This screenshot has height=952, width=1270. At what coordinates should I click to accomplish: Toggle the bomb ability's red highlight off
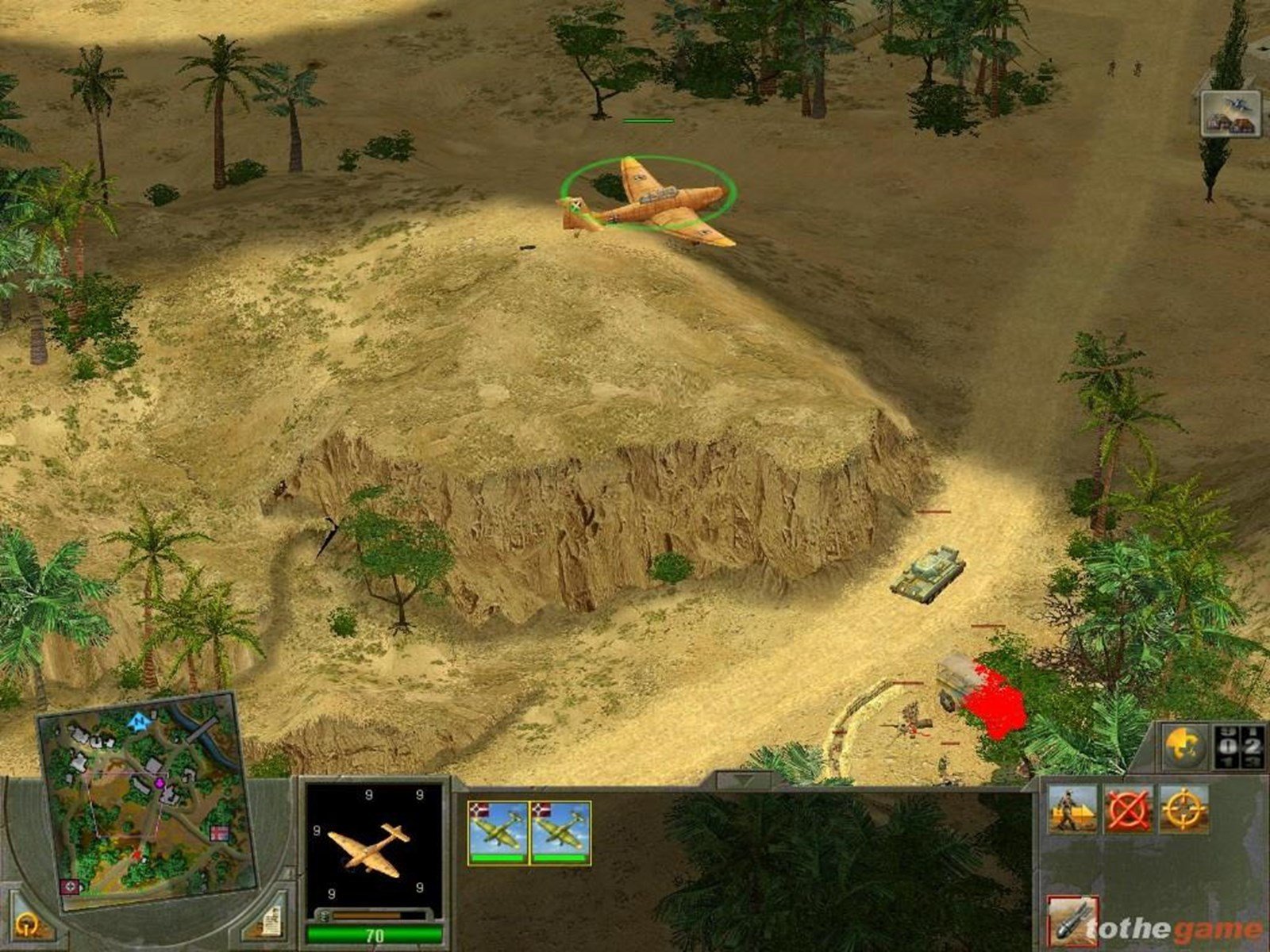1074,920
